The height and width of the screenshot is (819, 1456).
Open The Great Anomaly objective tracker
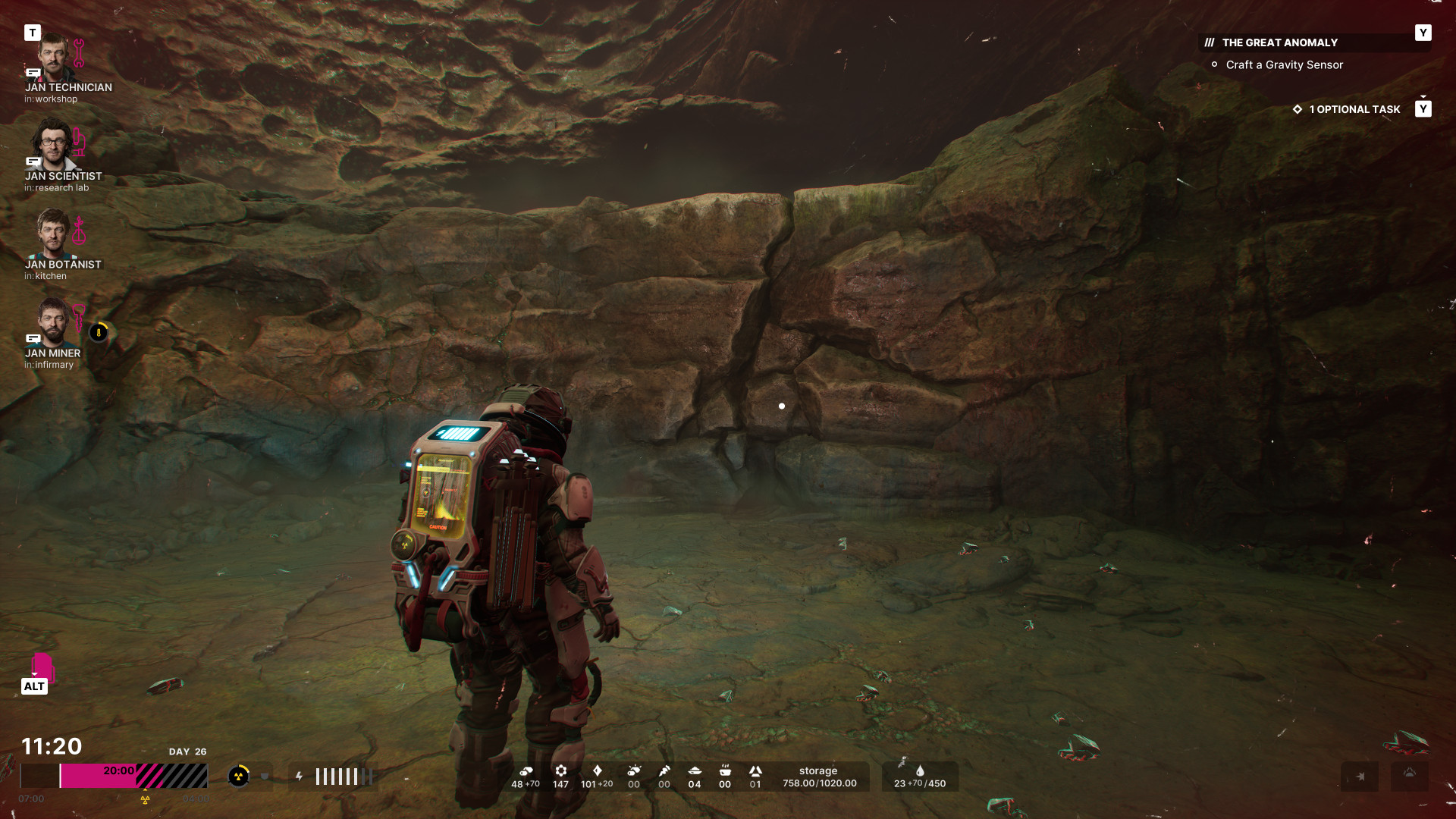click(1279, 43)
